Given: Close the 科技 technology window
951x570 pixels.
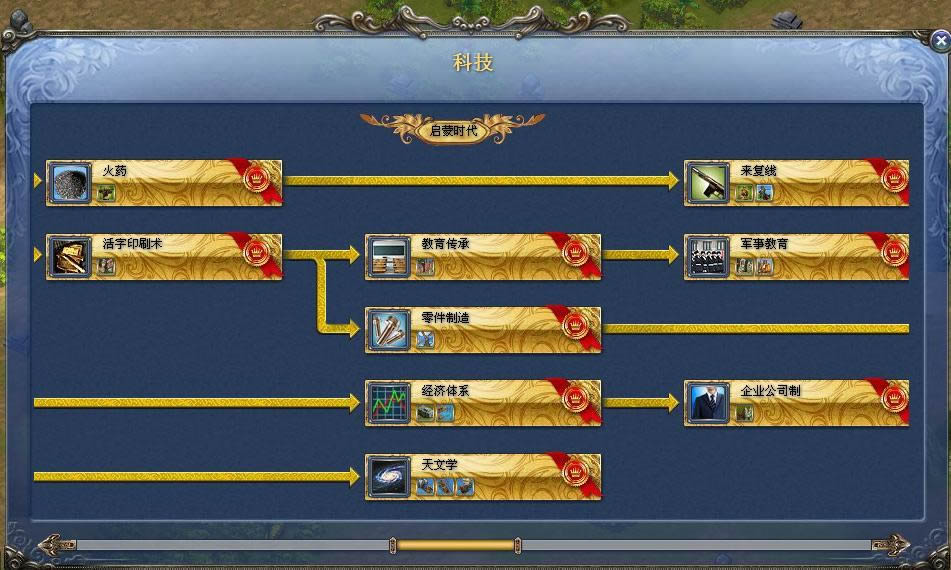Looking at the screenshot, I should coord(940,41).
